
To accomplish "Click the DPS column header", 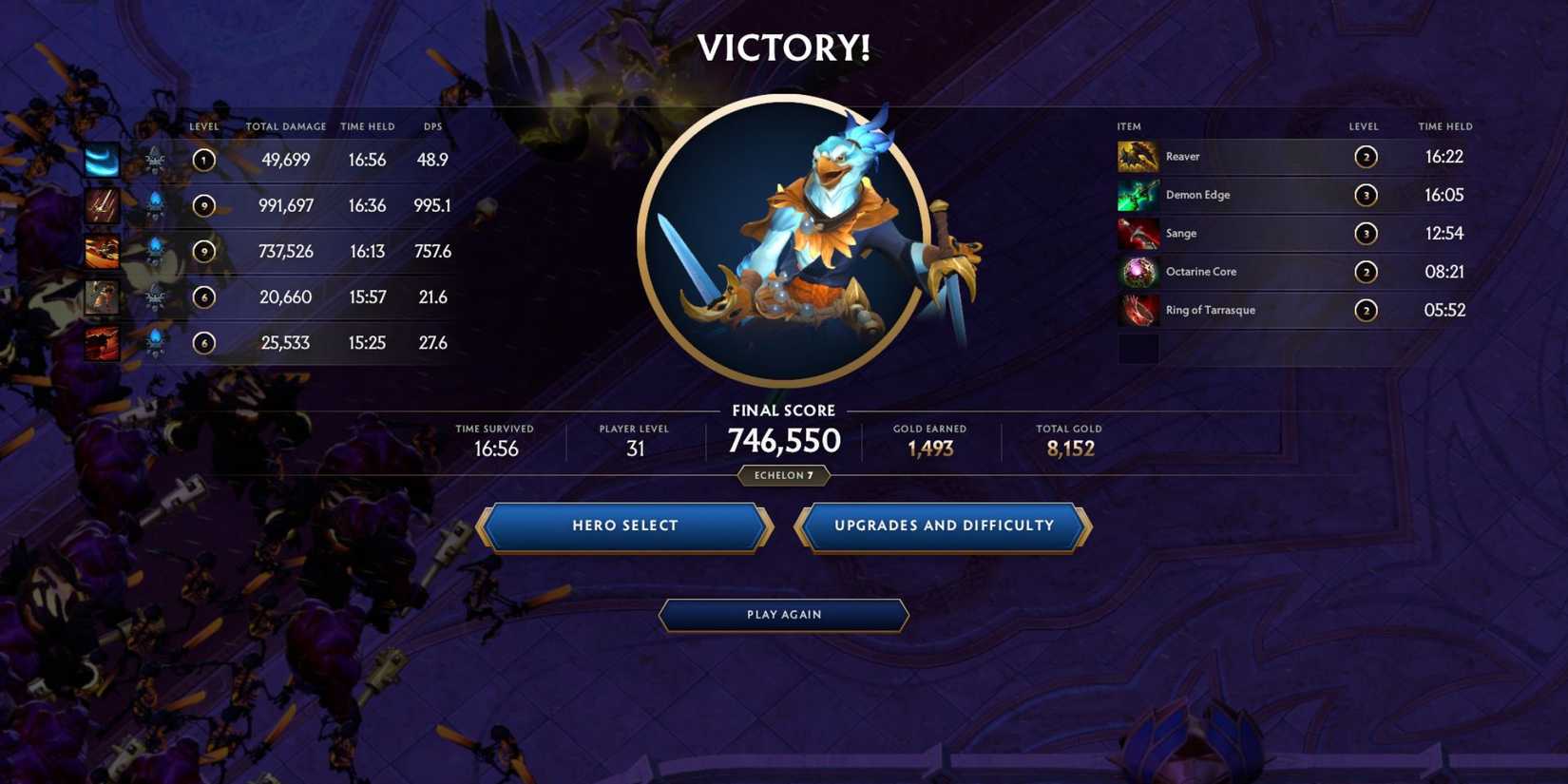I will [x=433, y=125].
